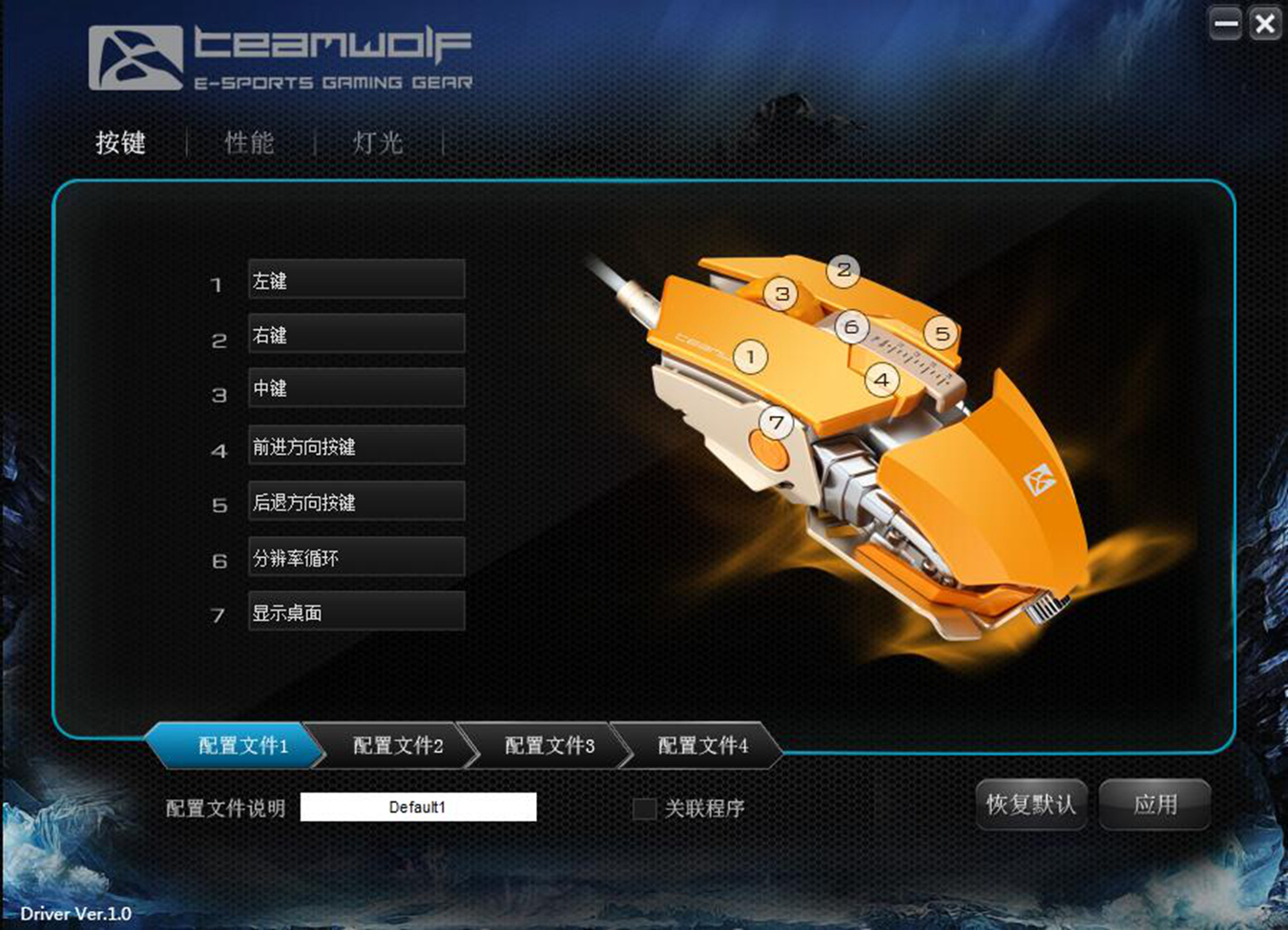The width and height of the screenshot is (1288, 930).
Task: Click marker 3 on the mouse image
Action: point(782,295)
